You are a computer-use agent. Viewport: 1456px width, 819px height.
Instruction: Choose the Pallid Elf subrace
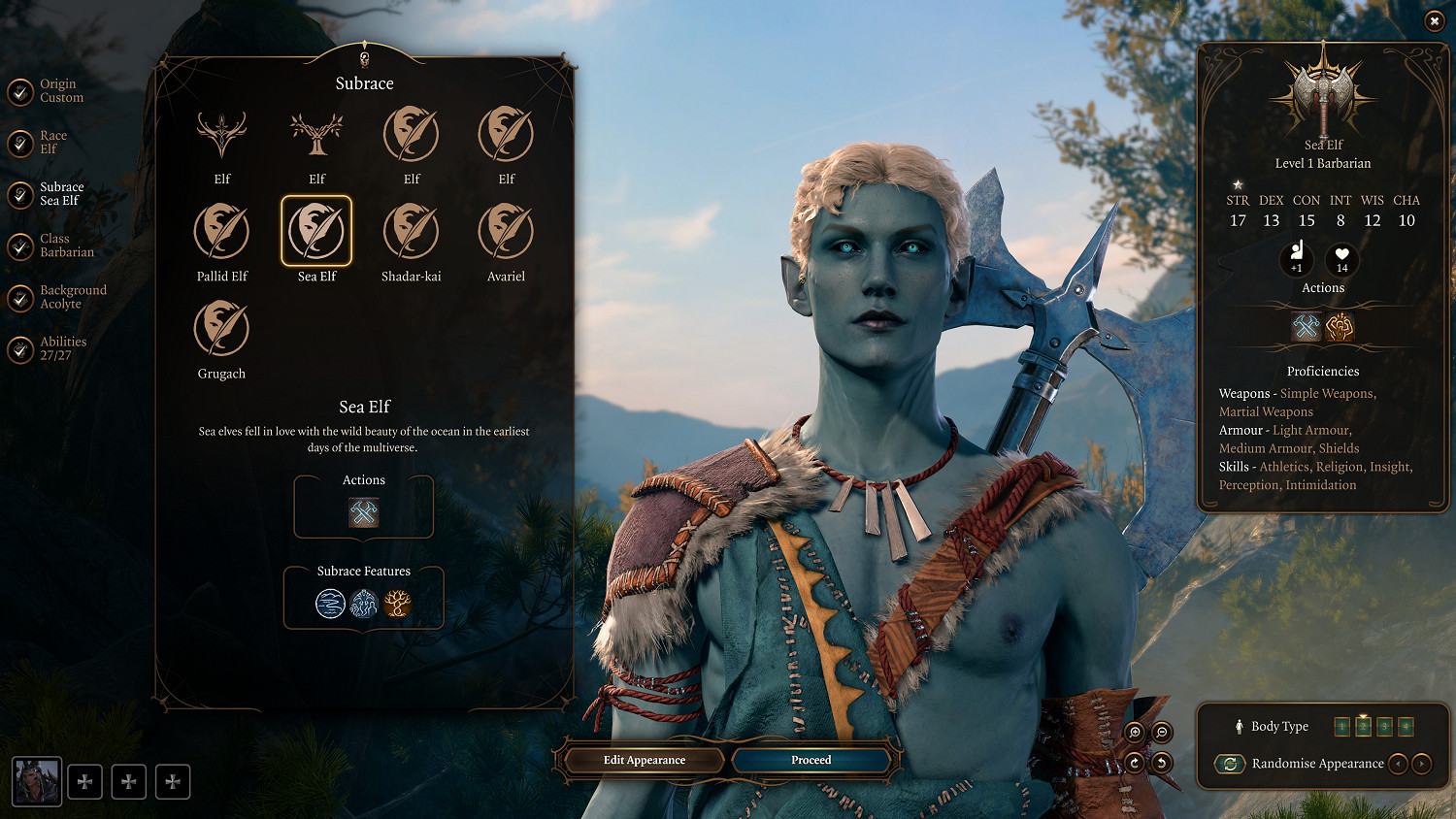(x=221, y=233)
